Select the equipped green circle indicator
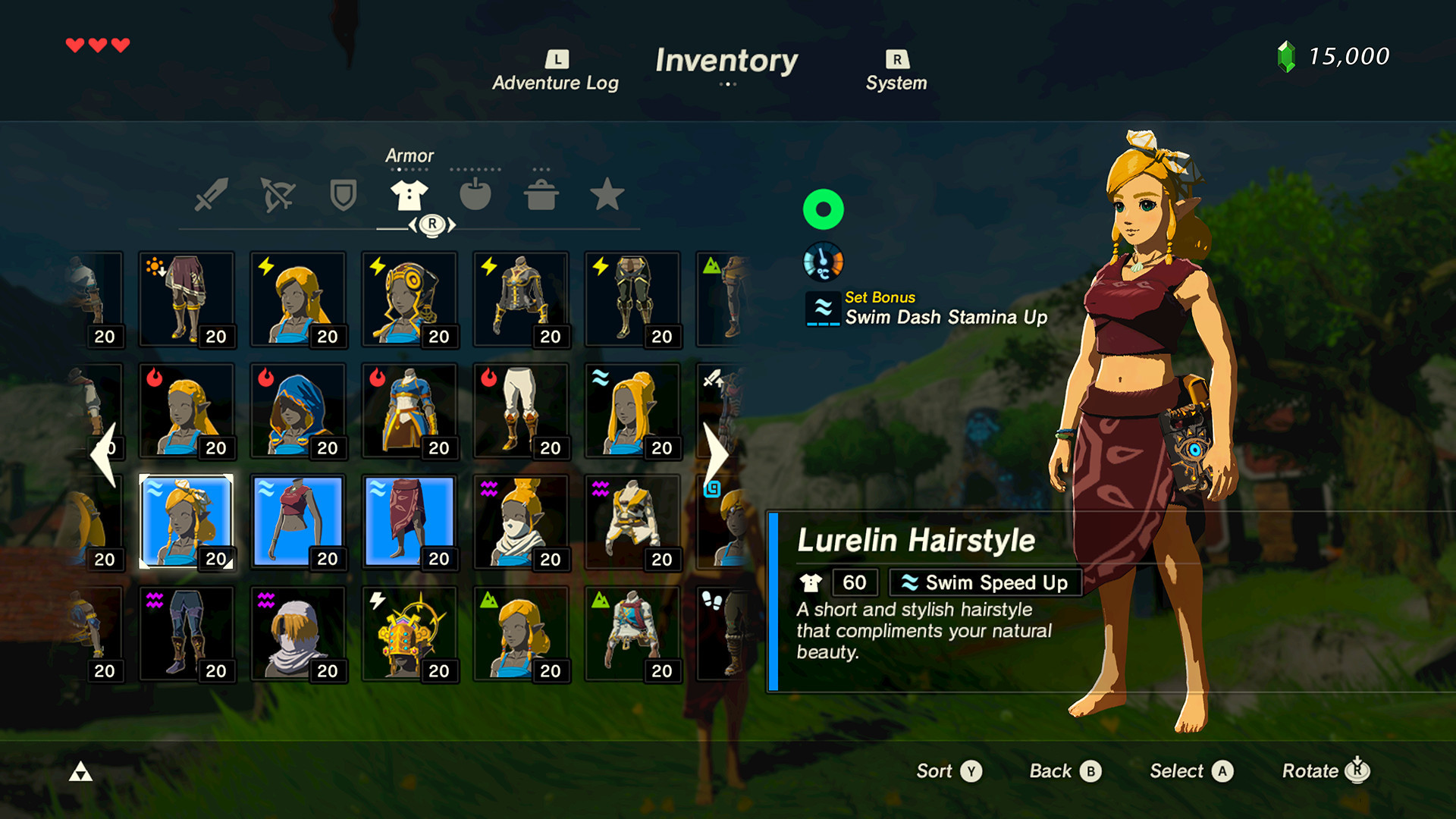1456x819 pixels. 823,208
